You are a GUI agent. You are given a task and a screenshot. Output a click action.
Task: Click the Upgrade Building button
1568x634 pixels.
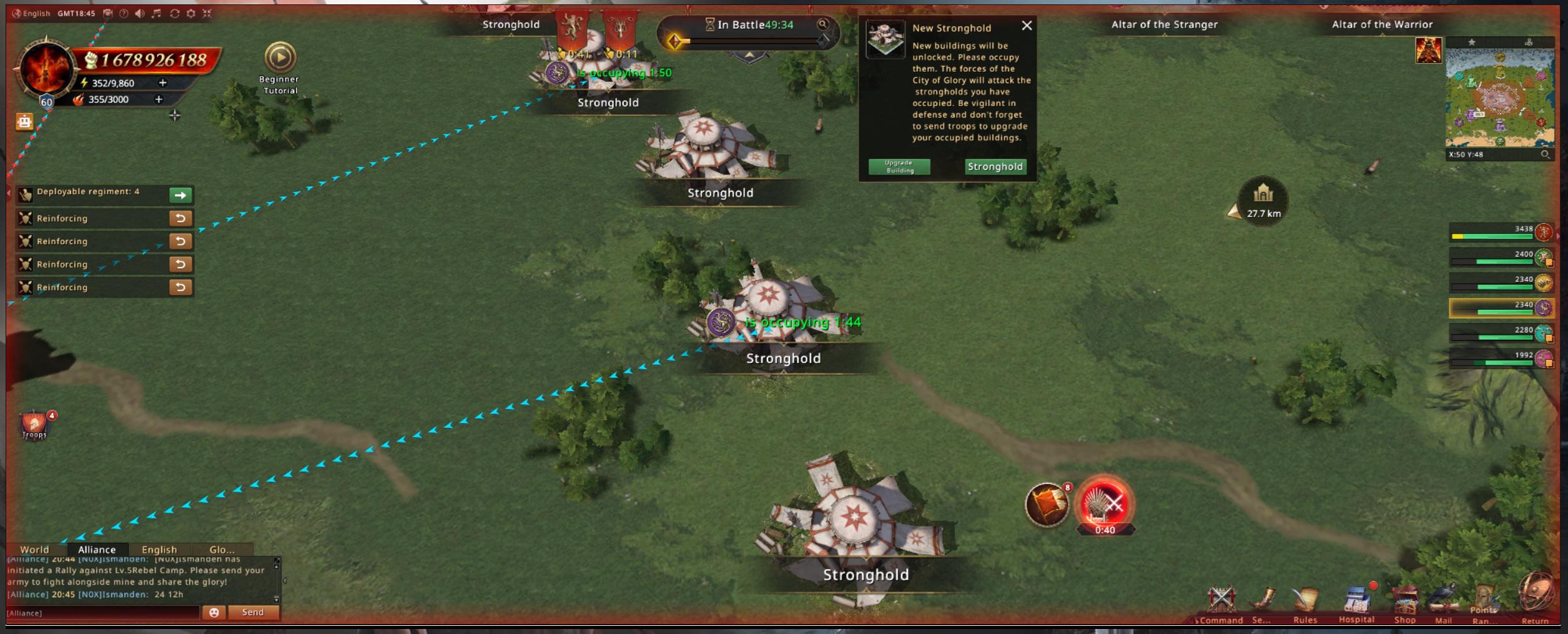click(x=899, y=167)
